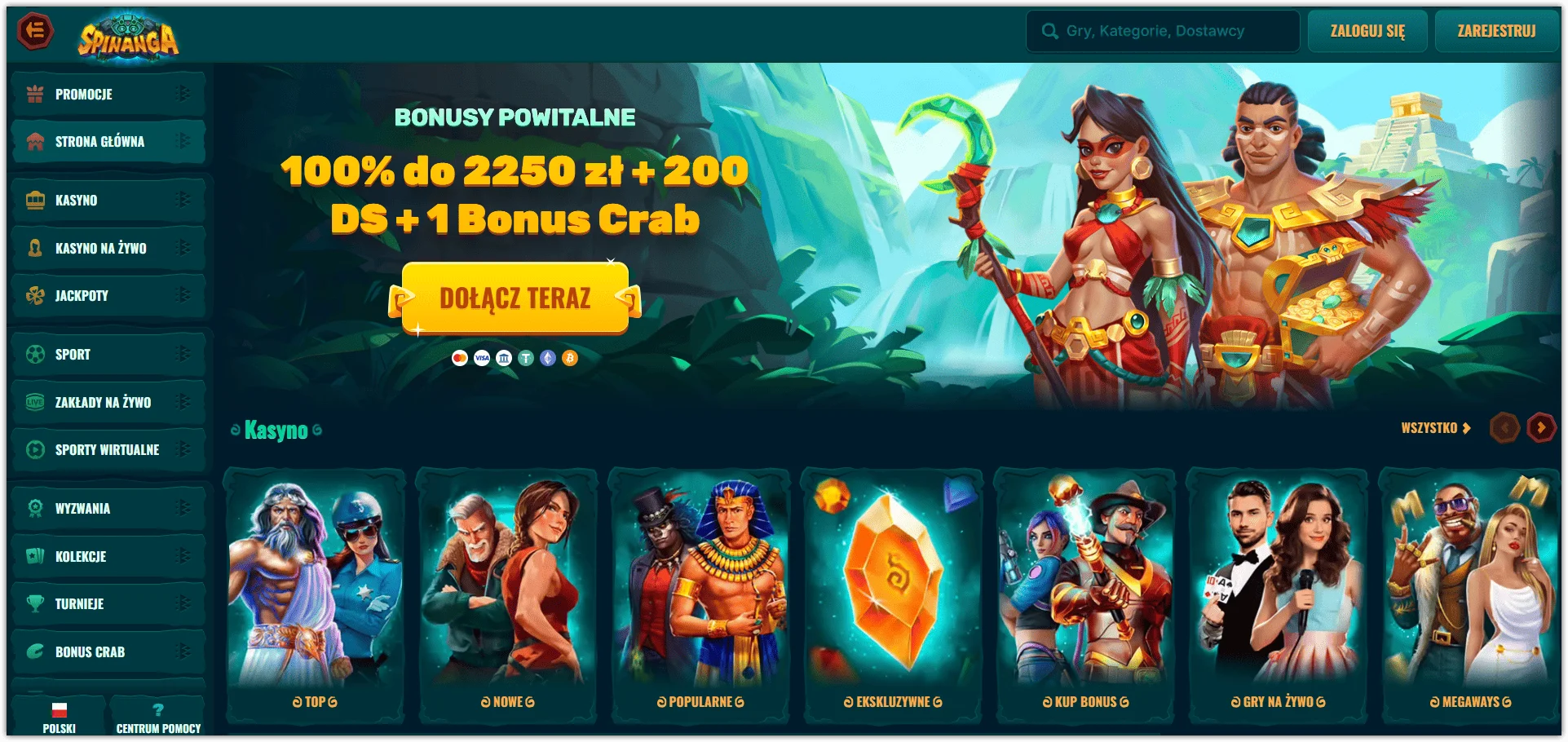Select the Bitcoin payment icon
This screenshot has width=1568, height=742.
pos(571,358)
